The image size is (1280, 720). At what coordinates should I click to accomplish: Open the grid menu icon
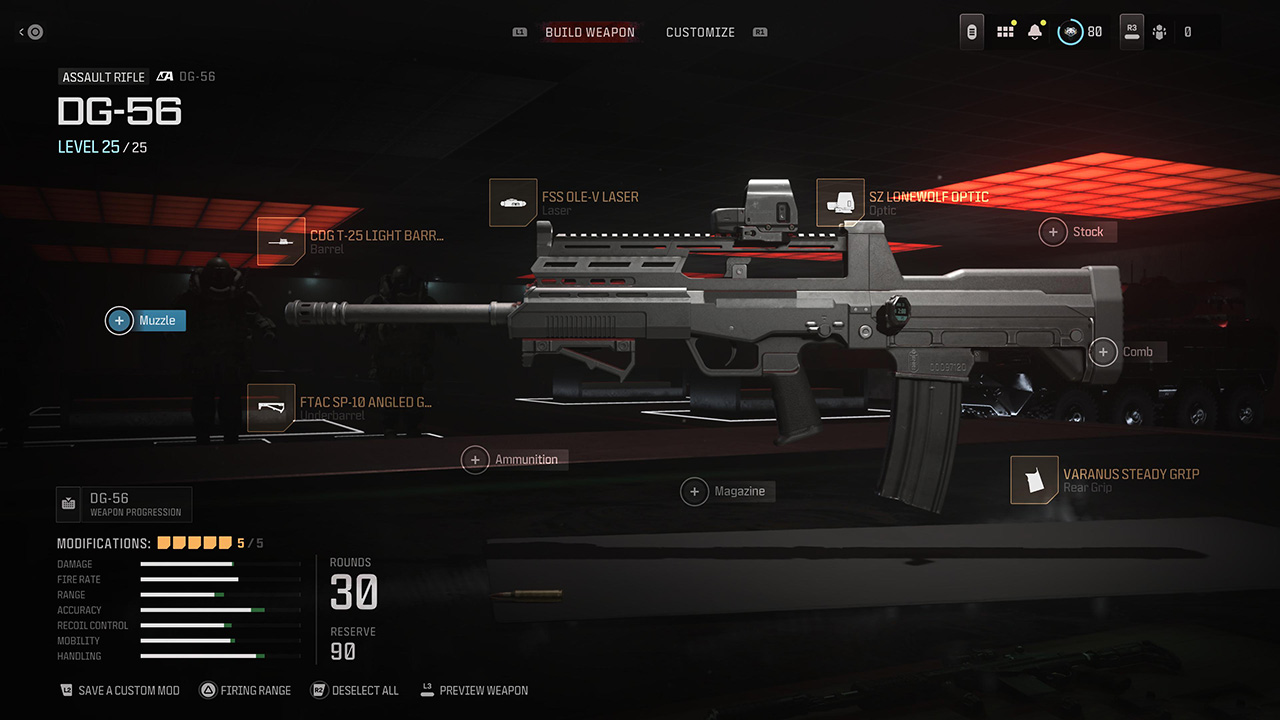click(1005, 32)
